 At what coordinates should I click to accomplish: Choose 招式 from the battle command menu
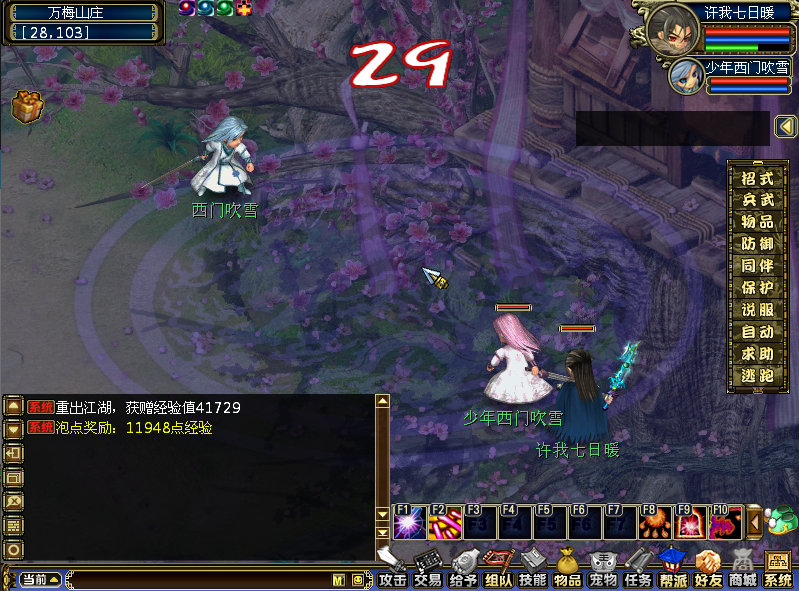point(757,178)
